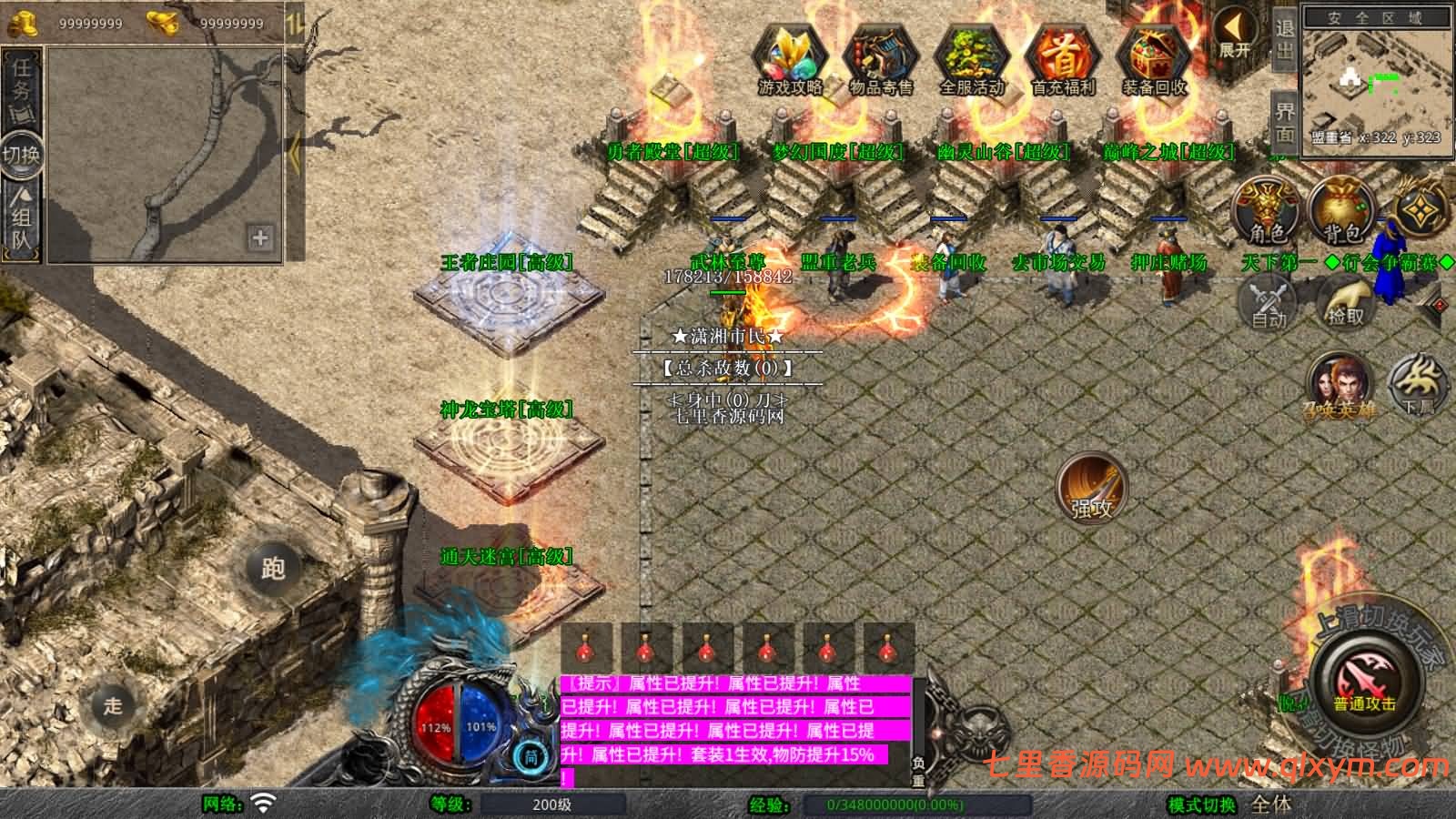Click the 展开 expand arrow button

(x=1235, y=34)
